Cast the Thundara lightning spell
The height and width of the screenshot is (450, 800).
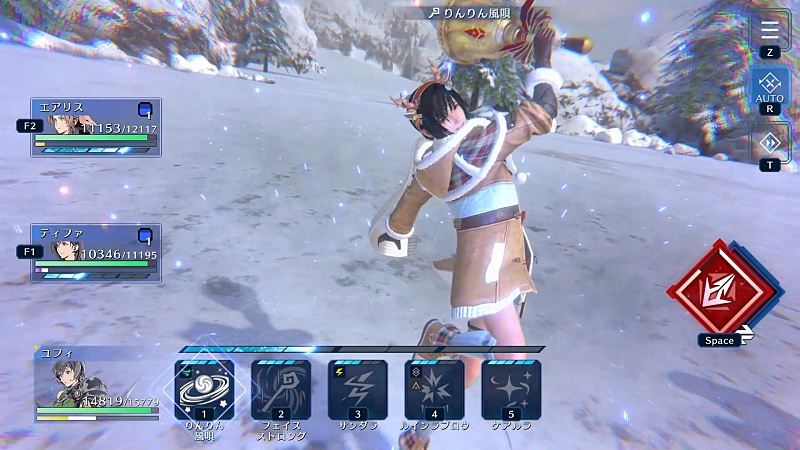coord(358,388)
